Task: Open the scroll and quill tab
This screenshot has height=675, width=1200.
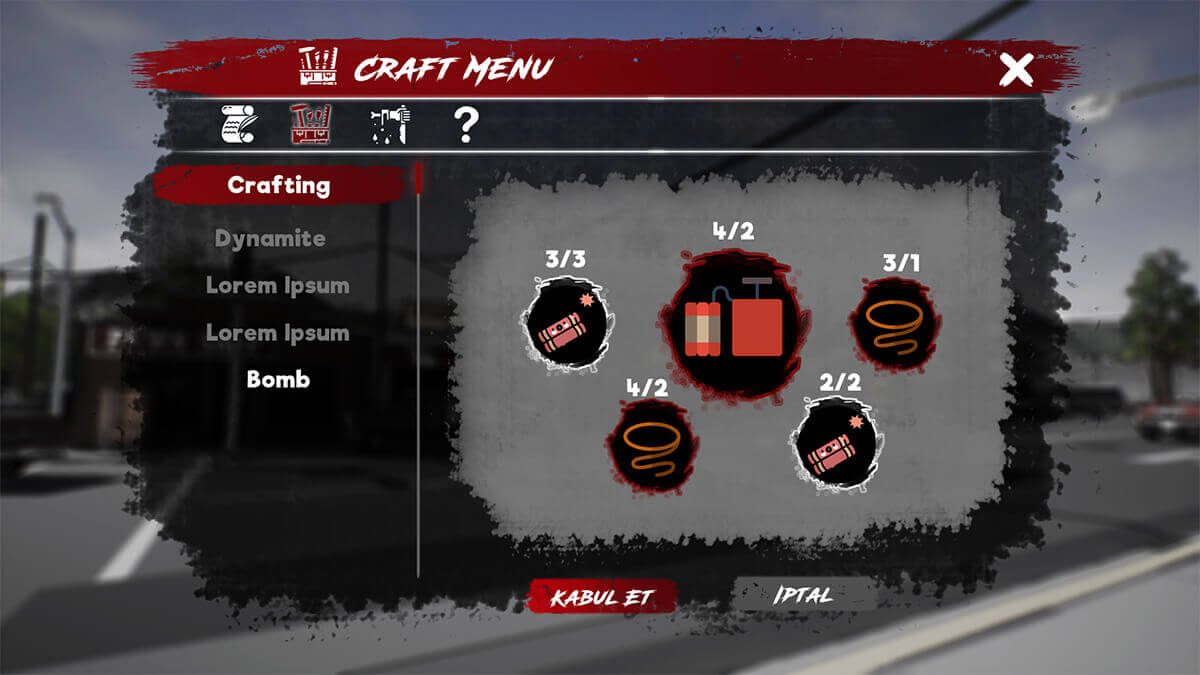Action: (x=239, y=125)
